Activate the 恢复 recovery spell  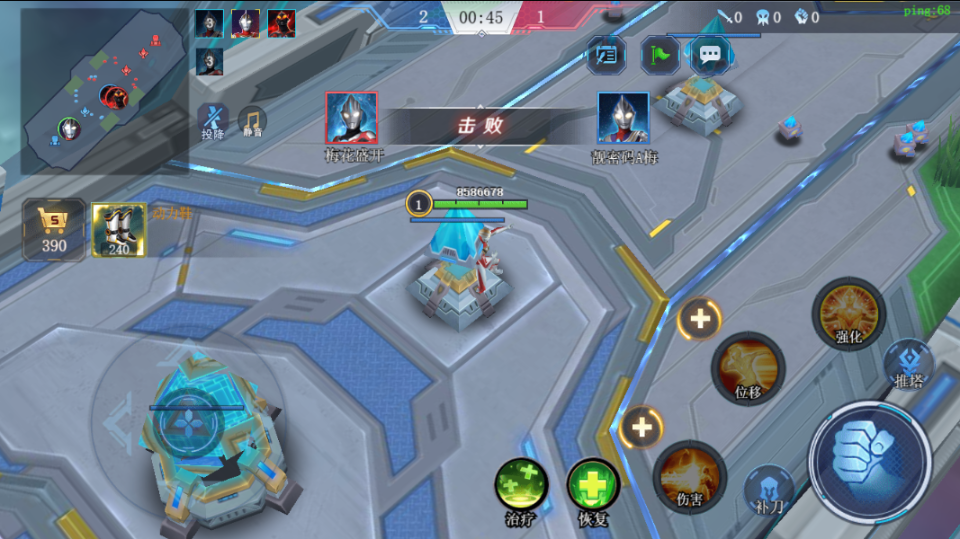pos(593,485)
